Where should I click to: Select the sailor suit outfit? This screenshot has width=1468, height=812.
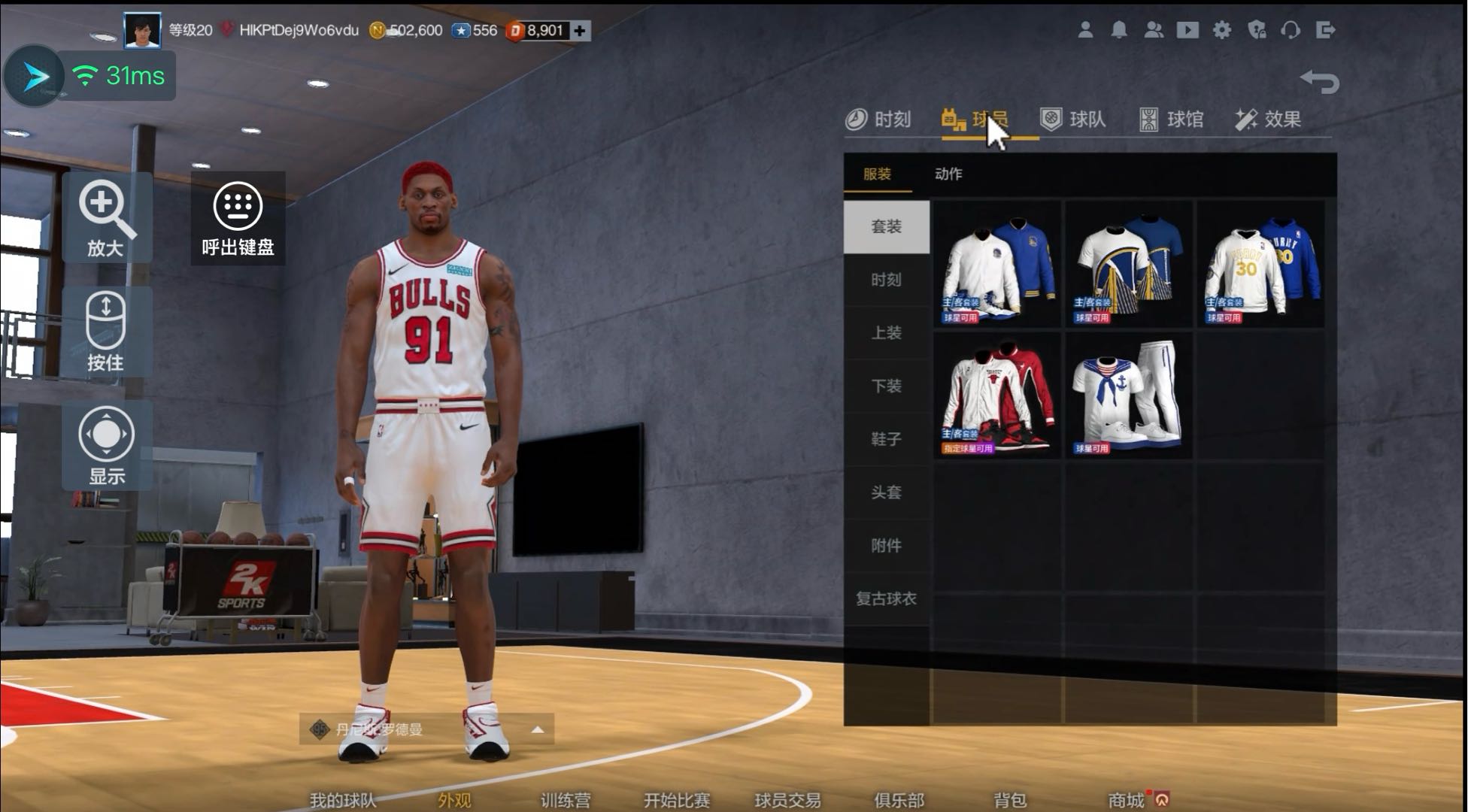pyautogui.click(x=1128, y=396)
